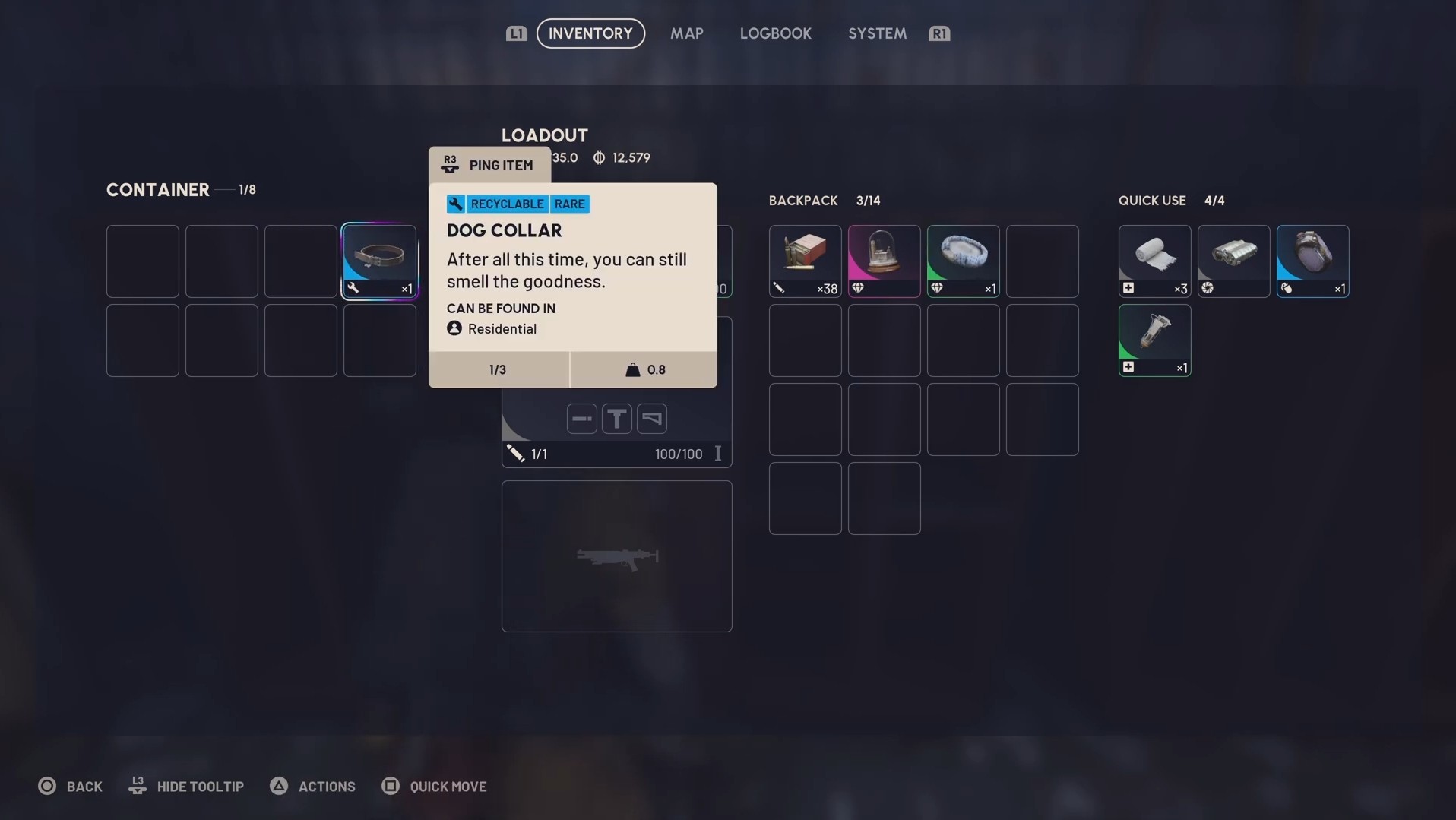1456x820 pixels.
Task: Switch to the Map tab
Action: [x=686, y=33]
